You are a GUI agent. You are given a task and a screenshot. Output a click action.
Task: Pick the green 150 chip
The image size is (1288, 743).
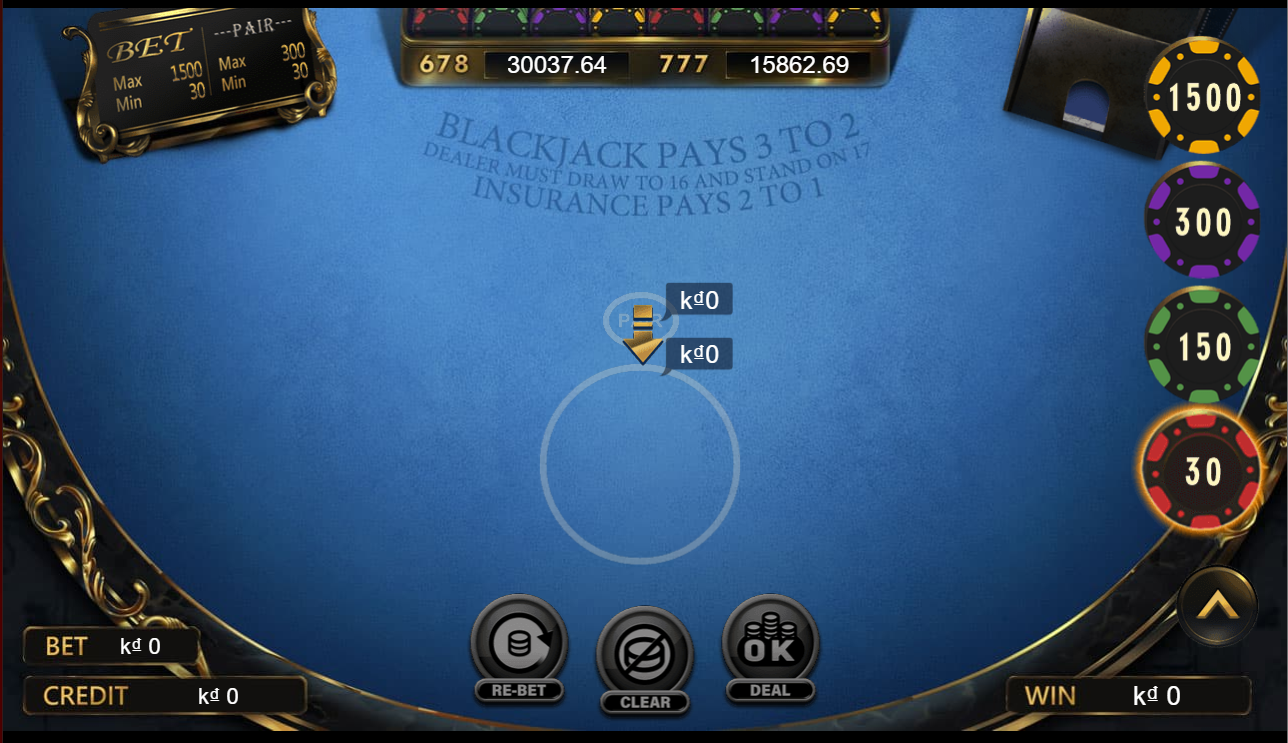pyautogui.click(x=1202, y=344)
